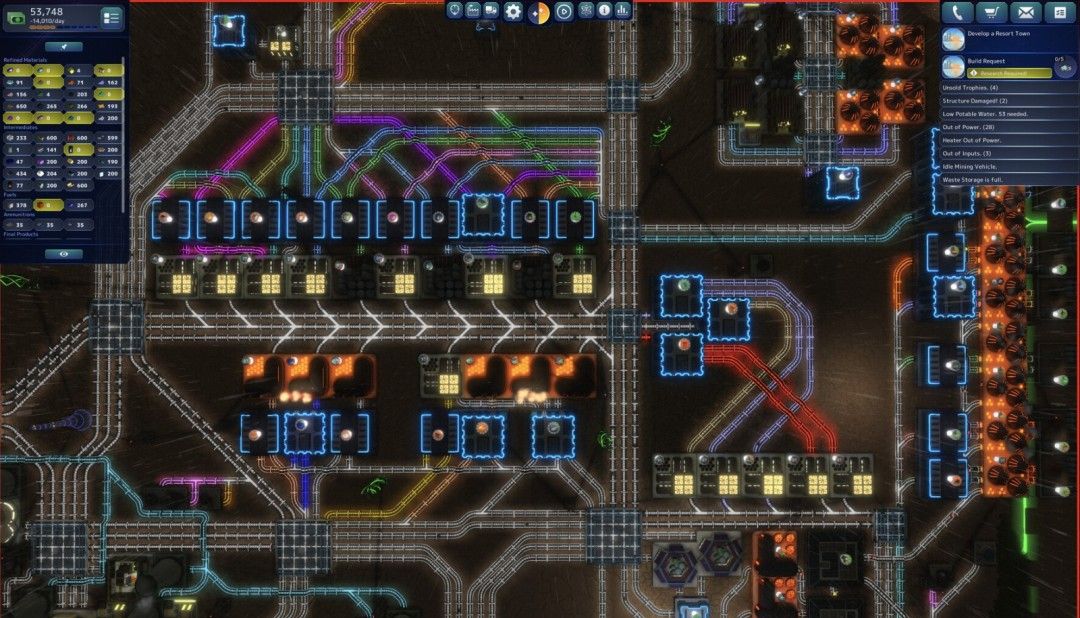Click the play speed button
The height and width of the screenshot is (618, 1080).
563,11
